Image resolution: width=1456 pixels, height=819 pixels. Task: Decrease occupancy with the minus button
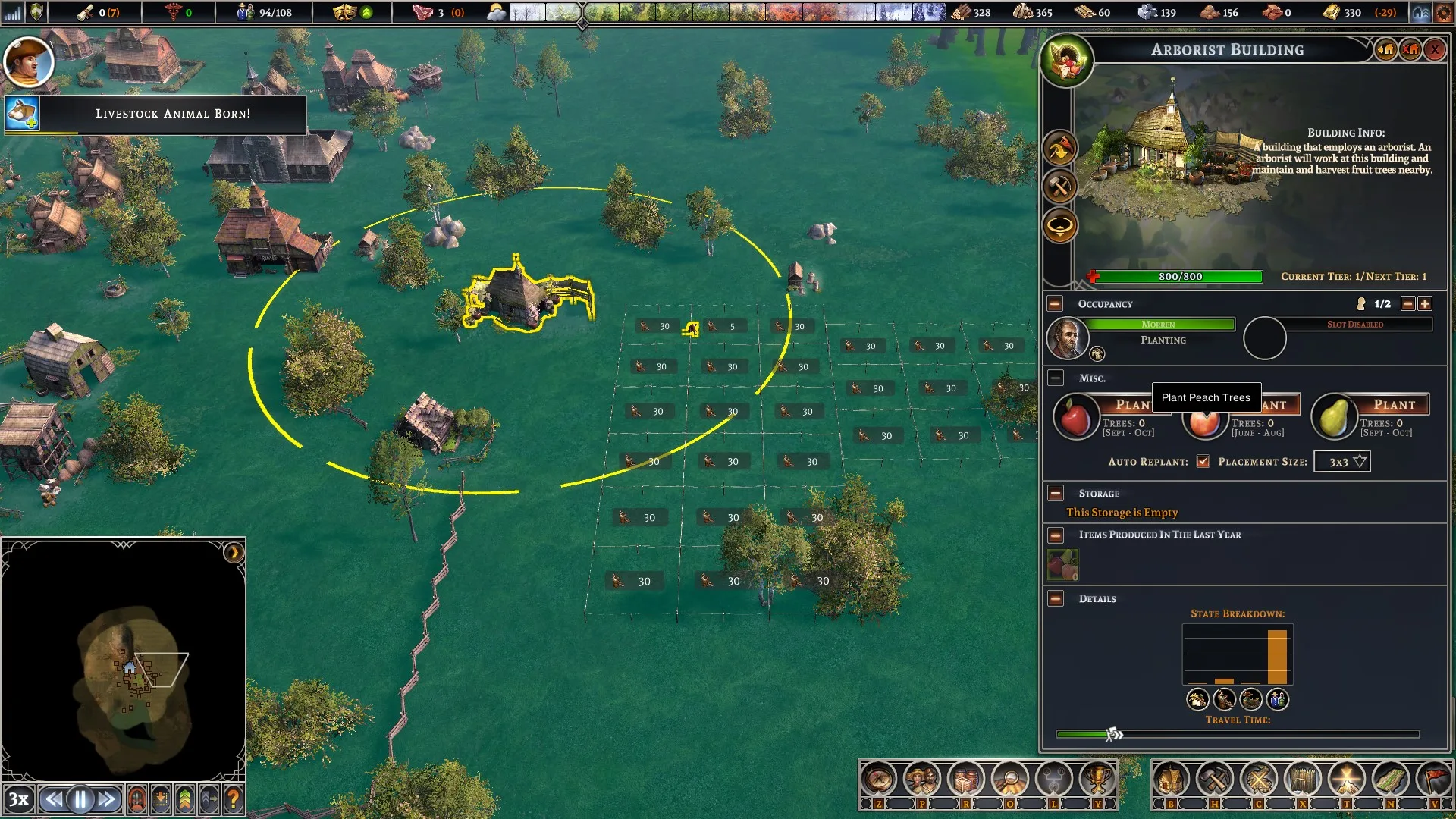pyautogui.click(x=1407, y=304)
